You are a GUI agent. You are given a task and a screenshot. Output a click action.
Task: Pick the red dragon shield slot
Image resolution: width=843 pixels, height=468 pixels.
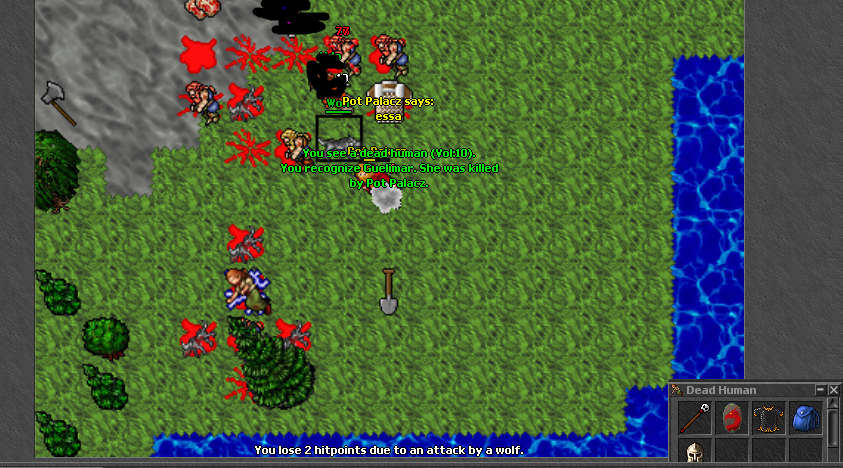[731, 417]
